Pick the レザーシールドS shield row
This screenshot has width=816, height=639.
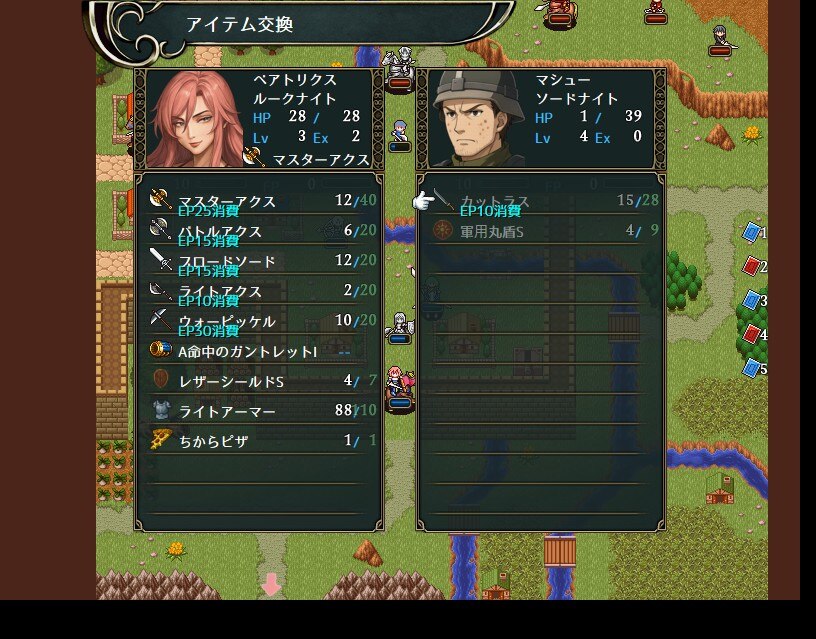click(x=260, y=381)
